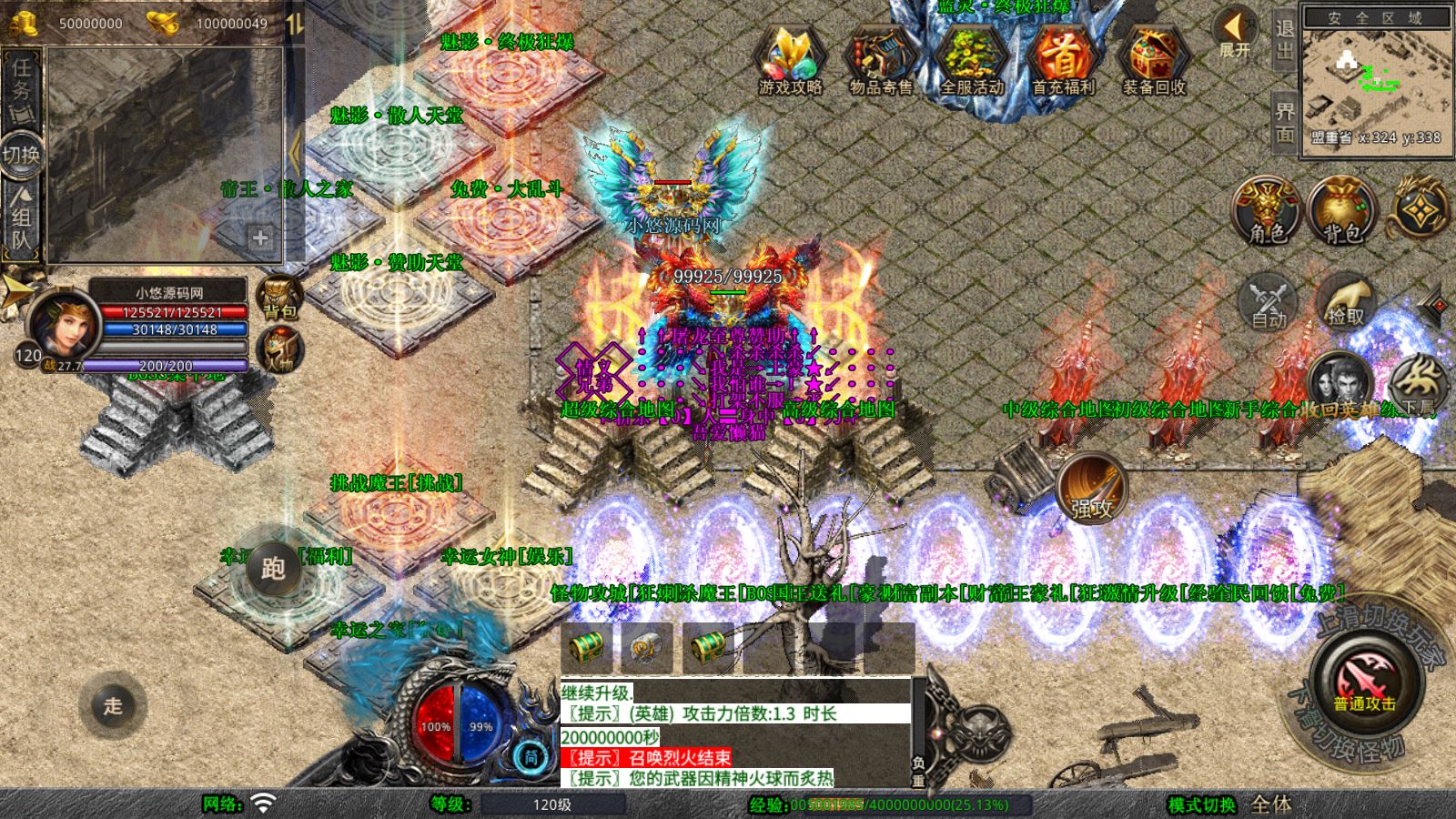Image resolution: width=1456 pixels, height=819 pixels.
Task: Click the 展开 expand arrow button
Action: click(1235, 35)
